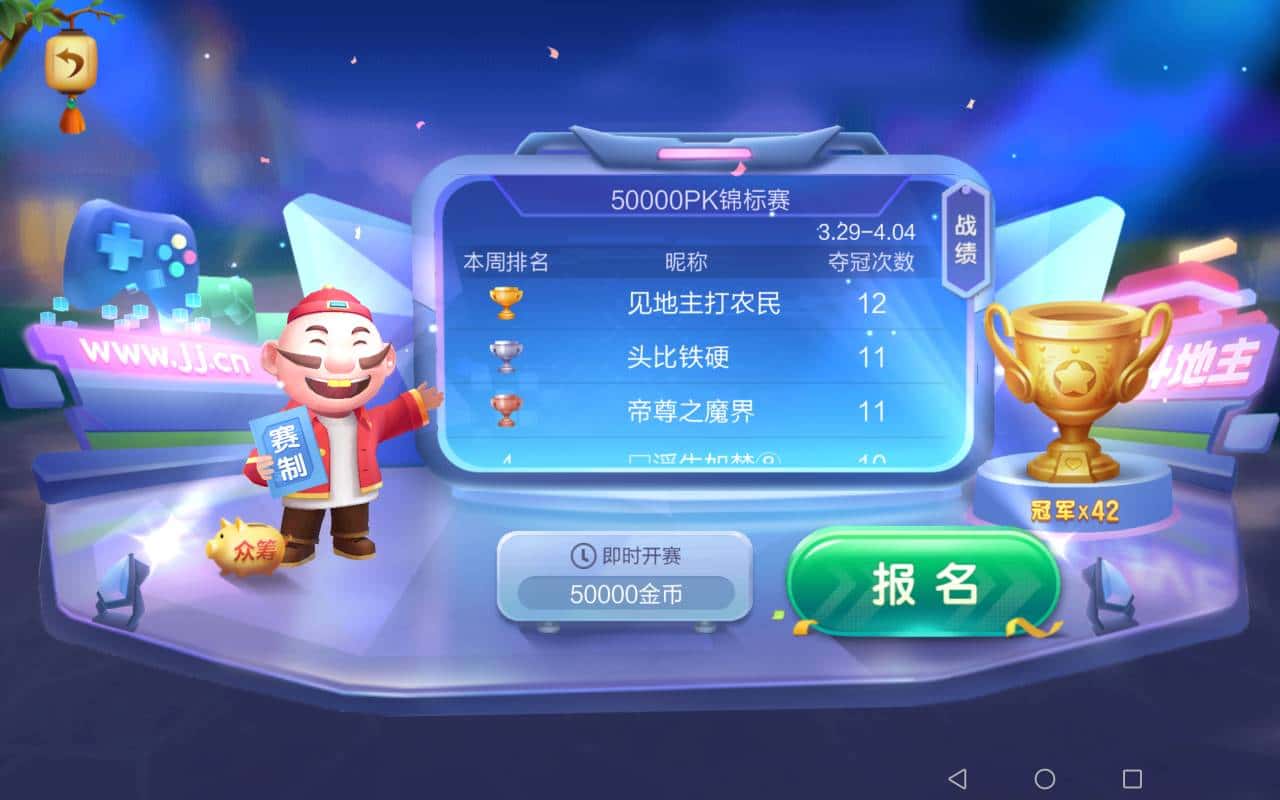Click the silver trophy beside 头比铁硬

pyautogui.click(x=503, y=356)
